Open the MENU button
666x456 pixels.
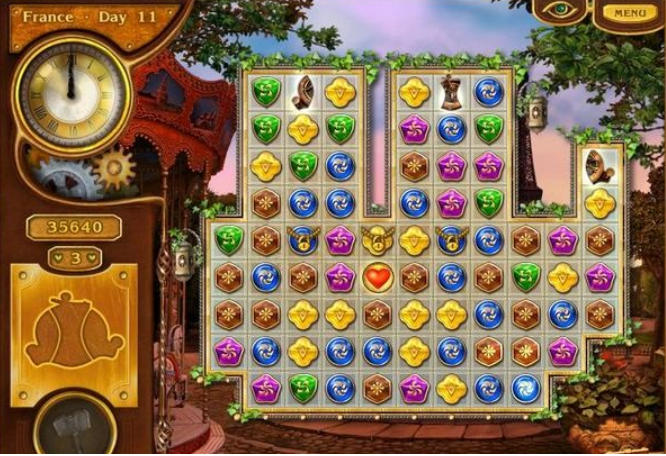pyautogui.click(x=630, y=13)
